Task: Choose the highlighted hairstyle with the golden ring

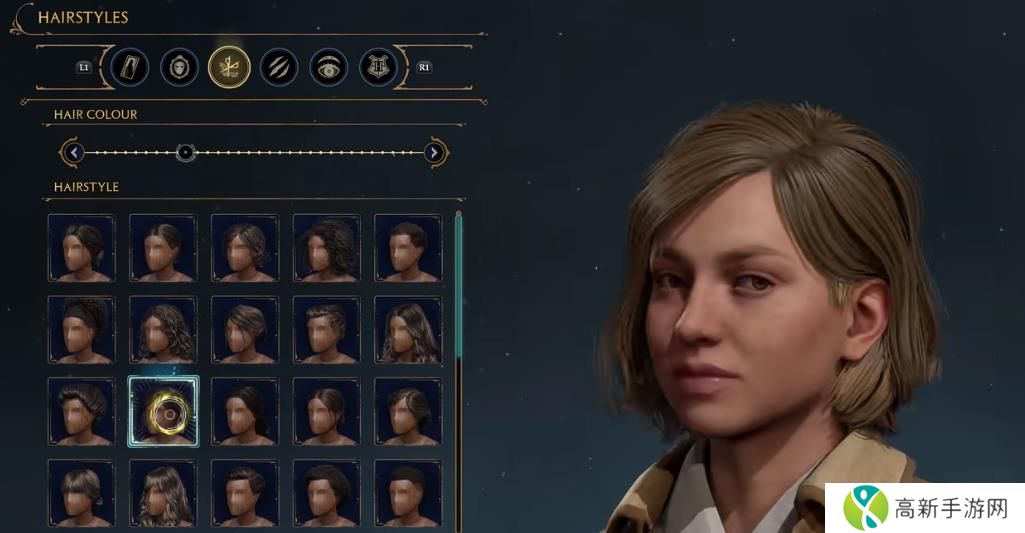Action: [x=163, y=411]
